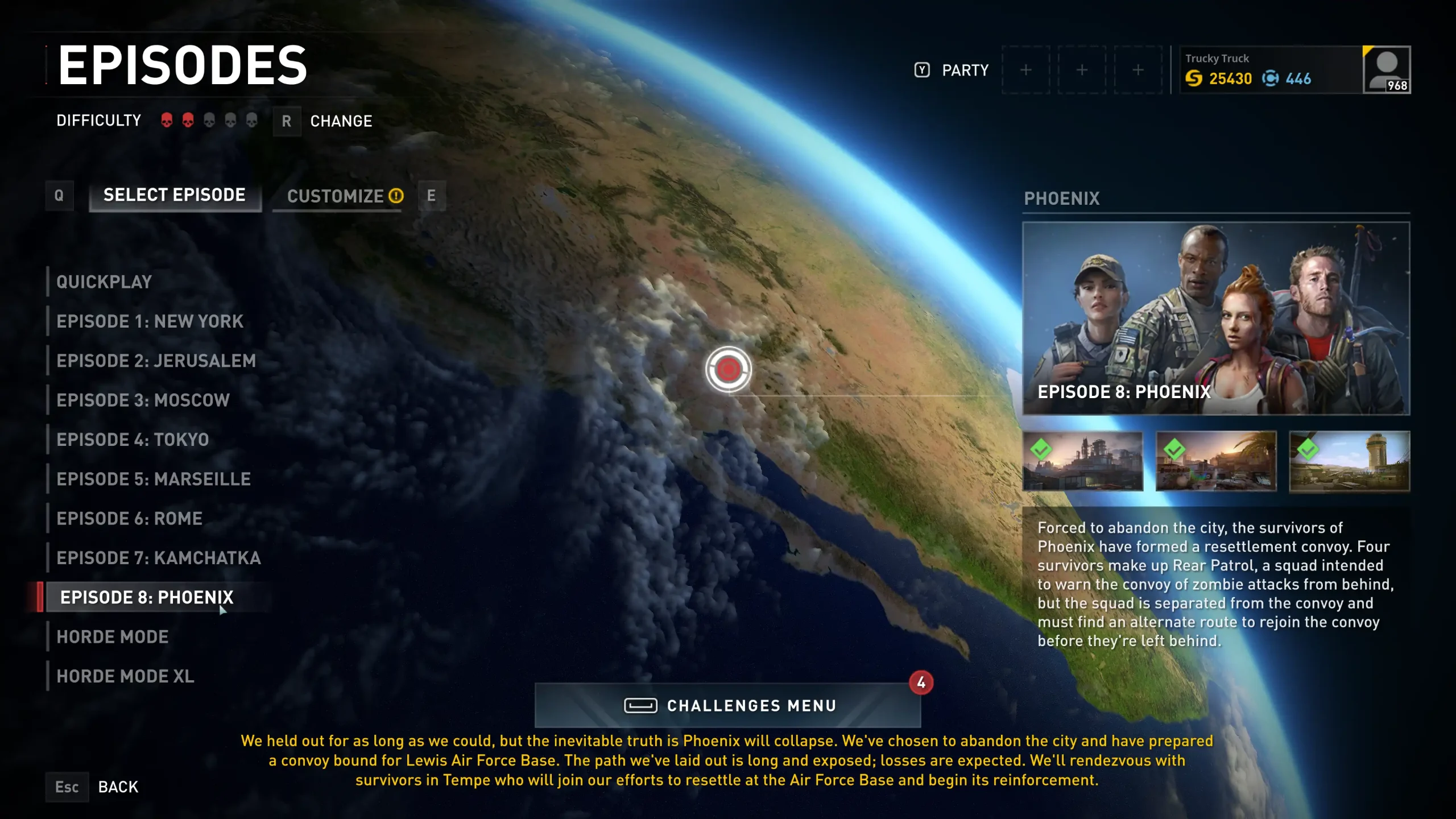Image resolution: width=1456 pixels, height=819 pixels.
Task: Select the control tower chapter thumbnail
Action: pyautogui.click(x=1349, y=461)
